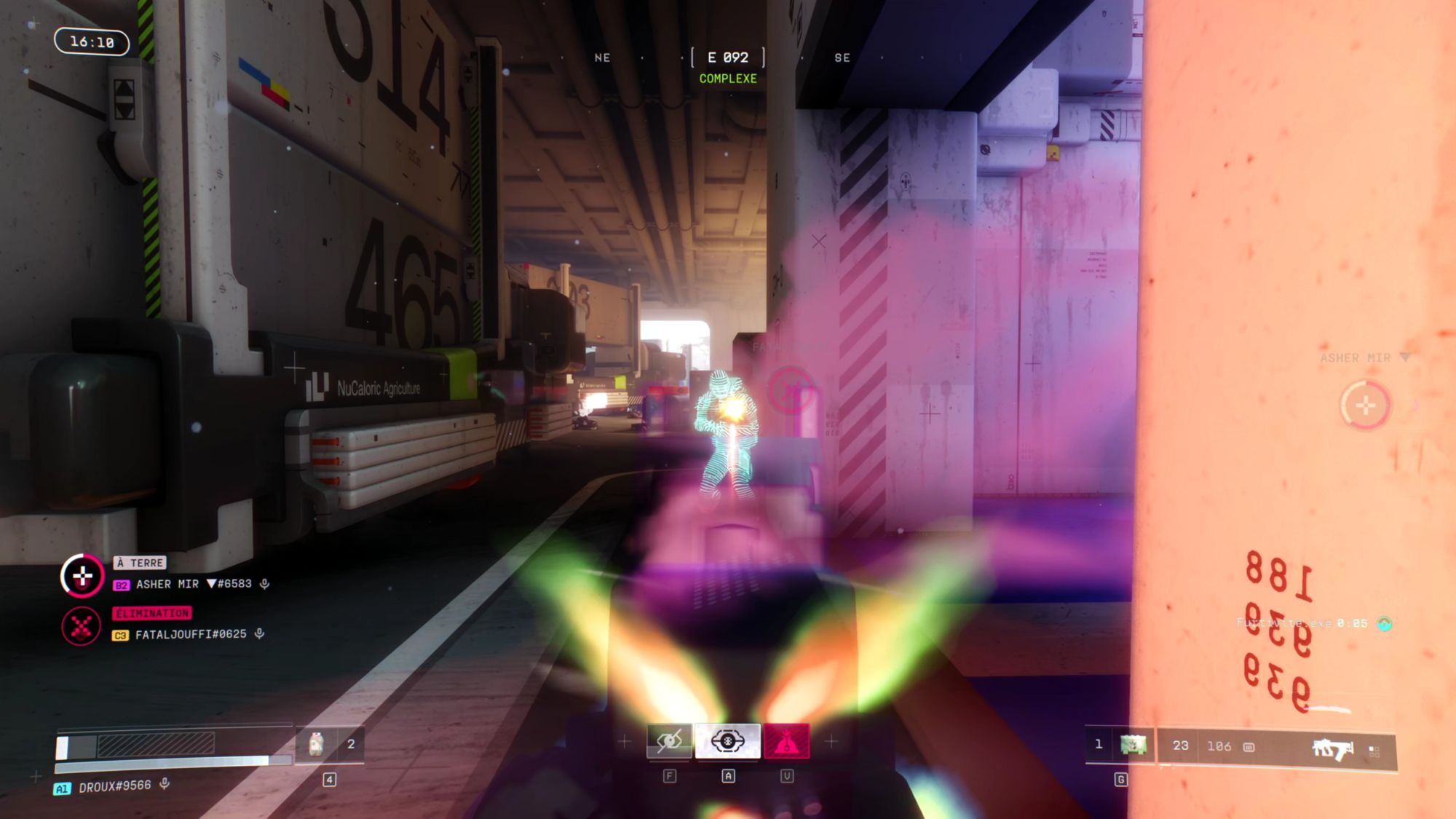Screen dimensions: 1456x819
Task: Toggle your own microphone next to DROUX#9566
Action: point(165,783)
